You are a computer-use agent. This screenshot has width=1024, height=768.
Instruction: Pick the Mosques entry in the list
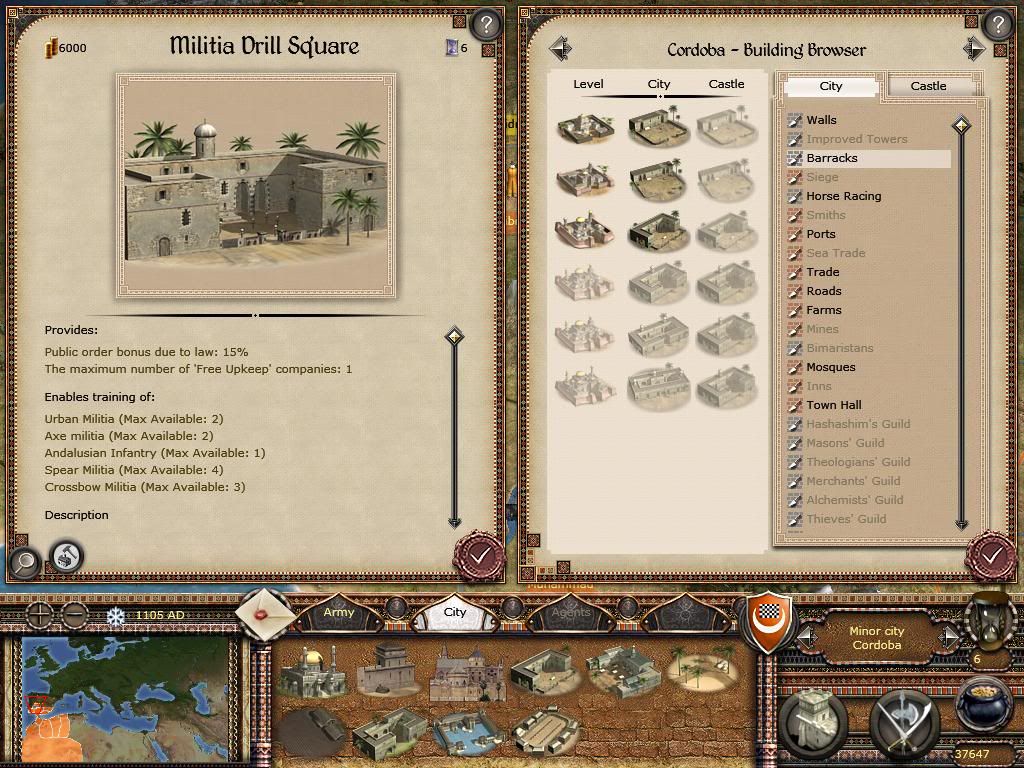pos(830,367)
